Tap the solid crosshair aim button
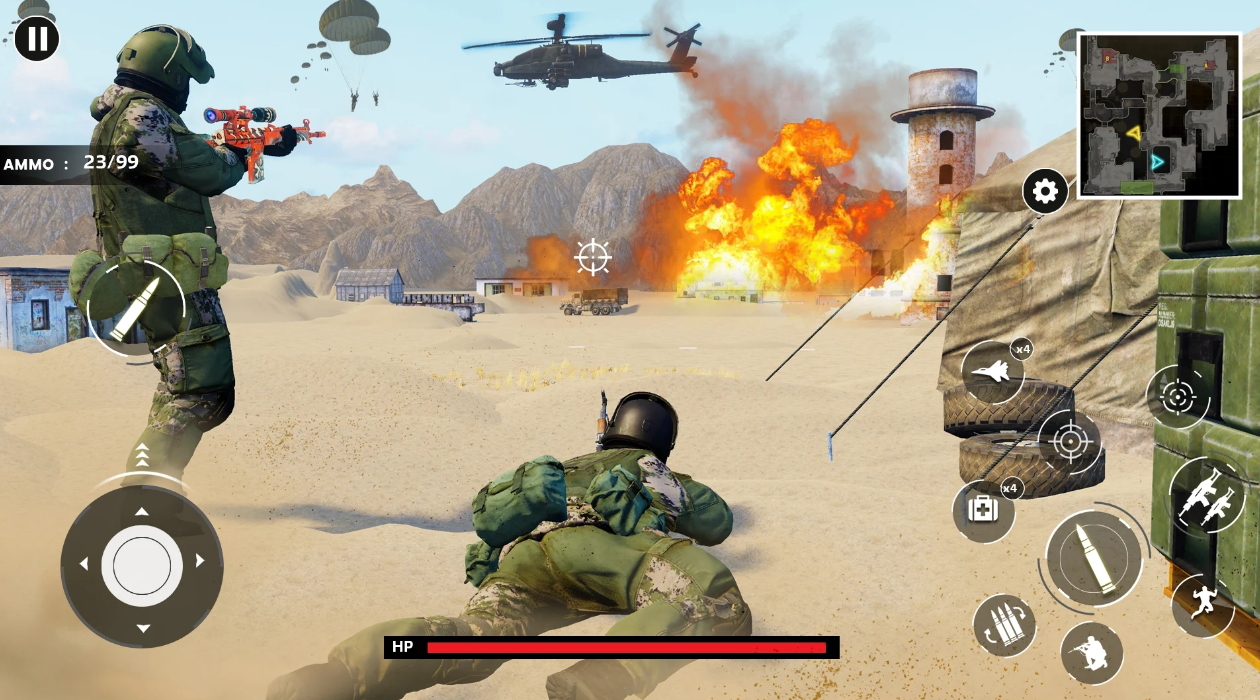 tap(1069, 441)
